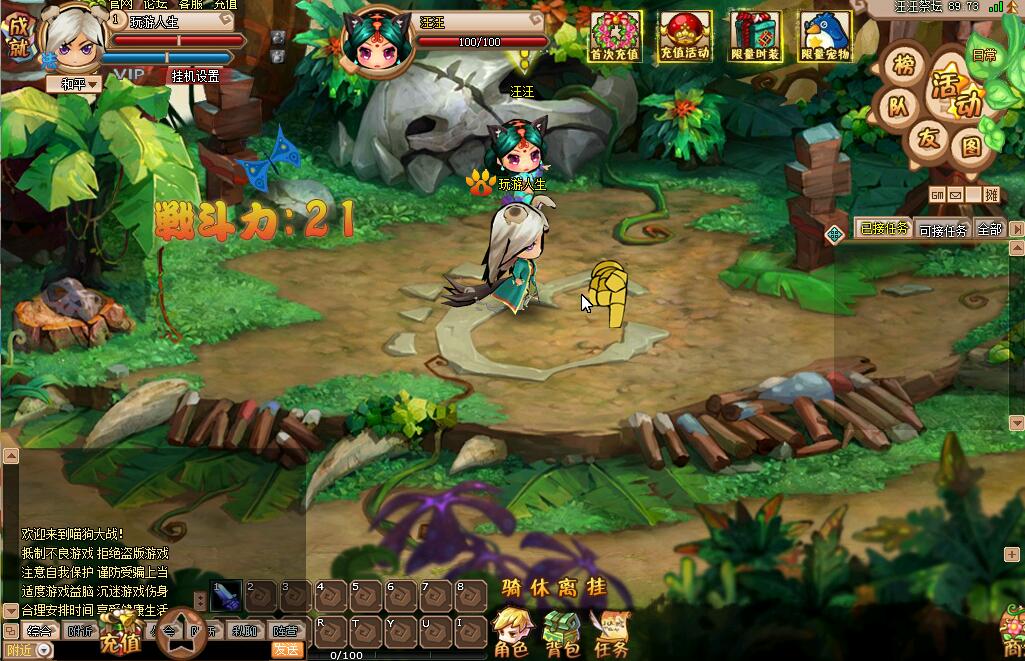Open the 友 friends button
Image resolution: width=1025 pixels, height=661 pixels.
[x=929, y=139]
